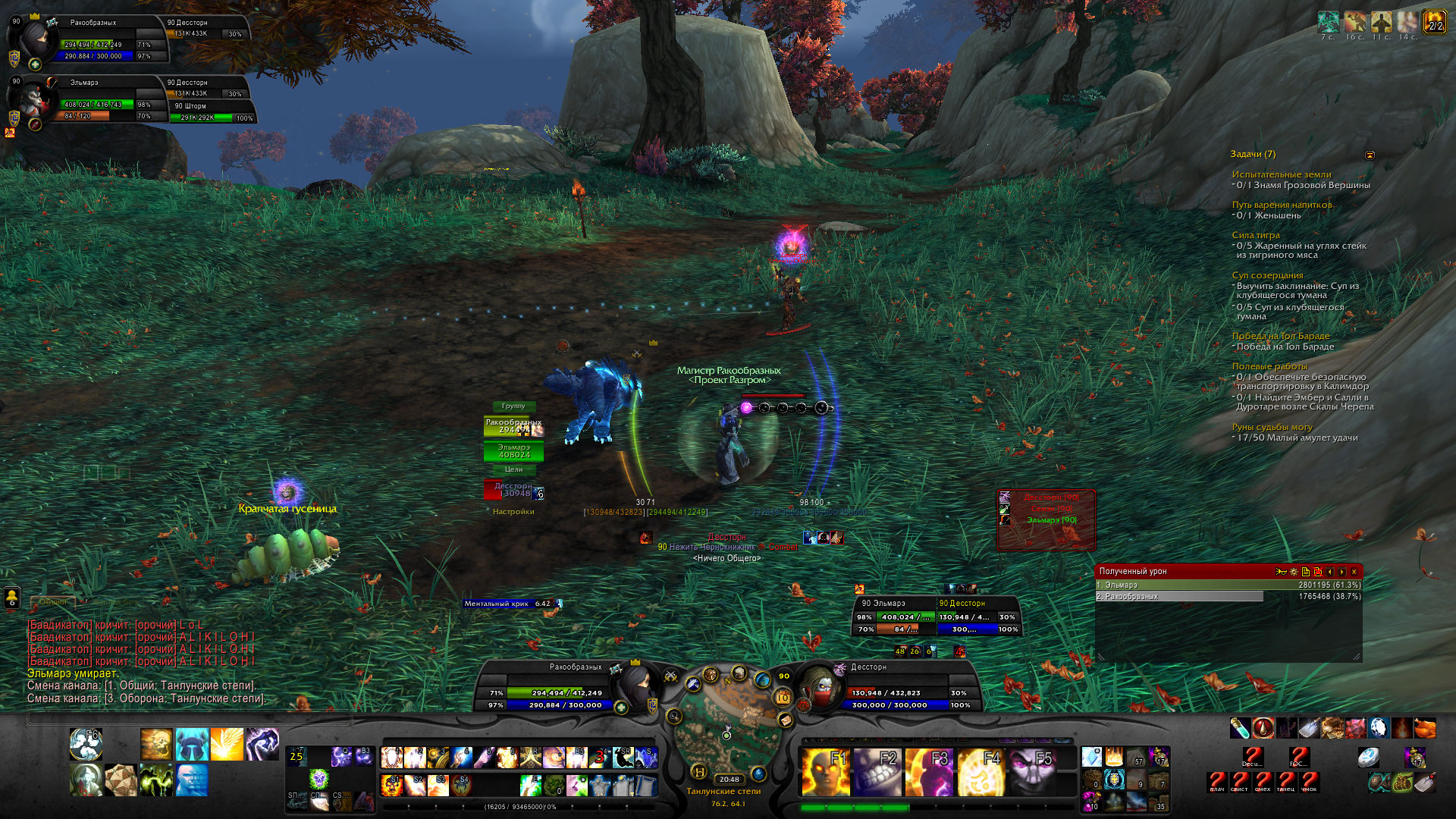The width and height of the screenshot is (1456, 819).
Task: Open the damage meter gear settings
Action: point(1294,572)
